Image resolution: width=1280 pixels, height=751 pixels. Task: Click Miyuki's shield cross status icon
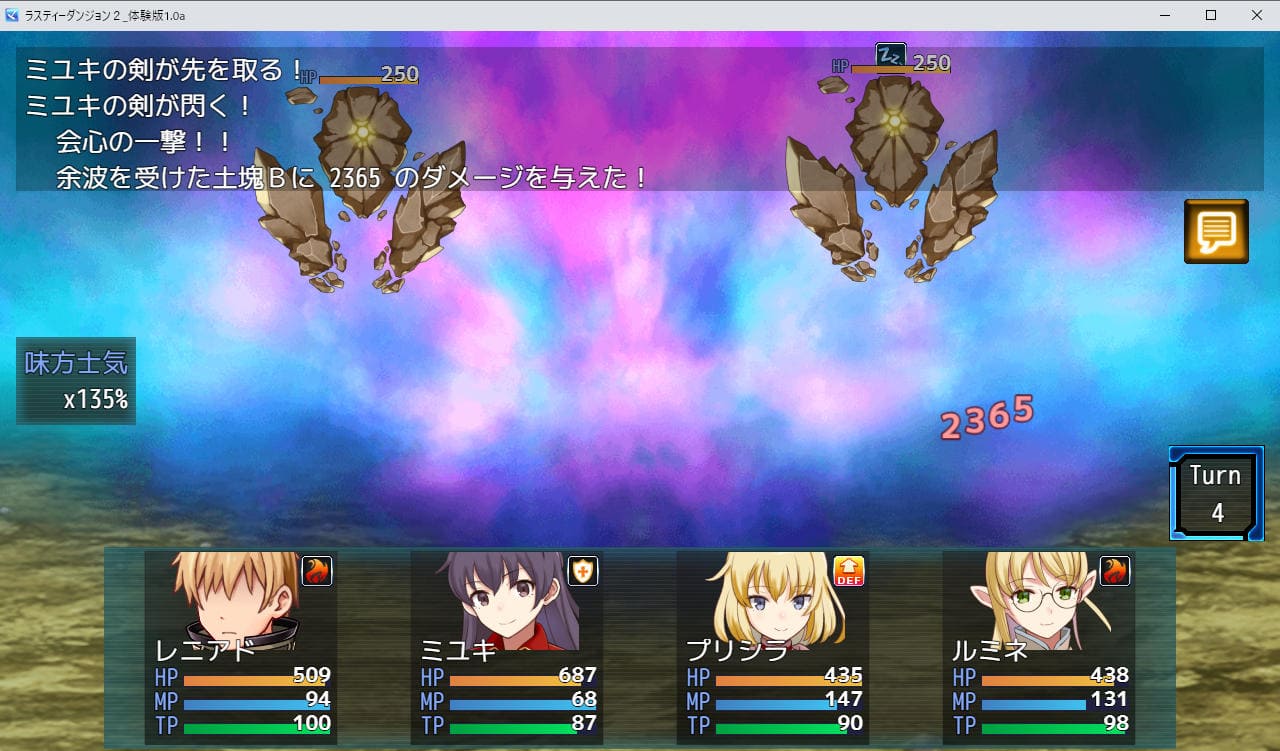click(x=582, y=571)
